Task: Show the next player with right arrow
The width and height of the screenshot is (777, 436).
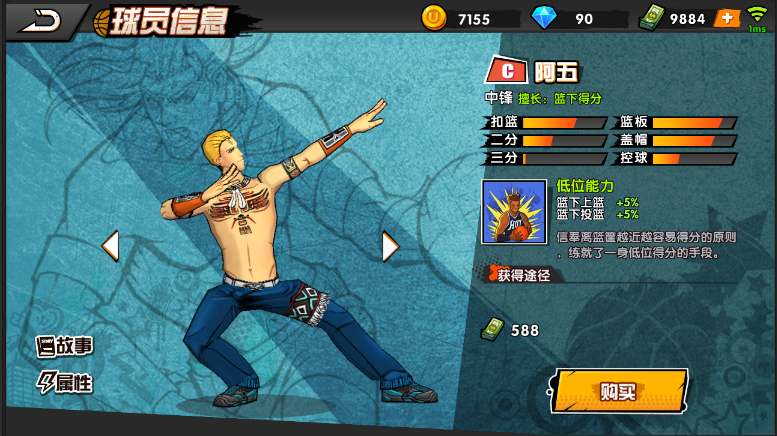Action: pyautogui.click(x=390, y=245)
